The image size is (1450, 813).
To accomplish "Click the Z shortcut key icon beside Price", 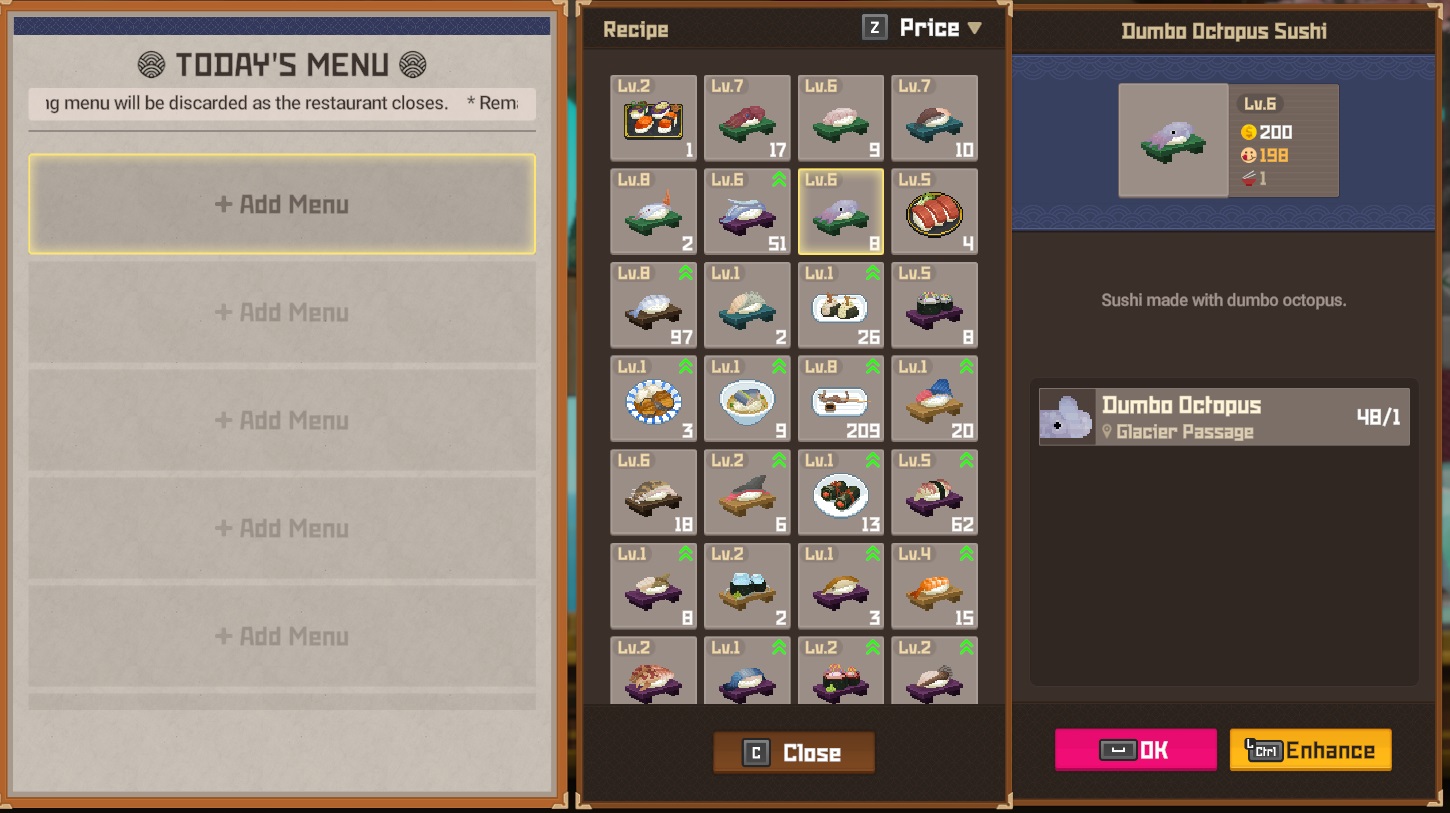I will [x=874, y=27].
